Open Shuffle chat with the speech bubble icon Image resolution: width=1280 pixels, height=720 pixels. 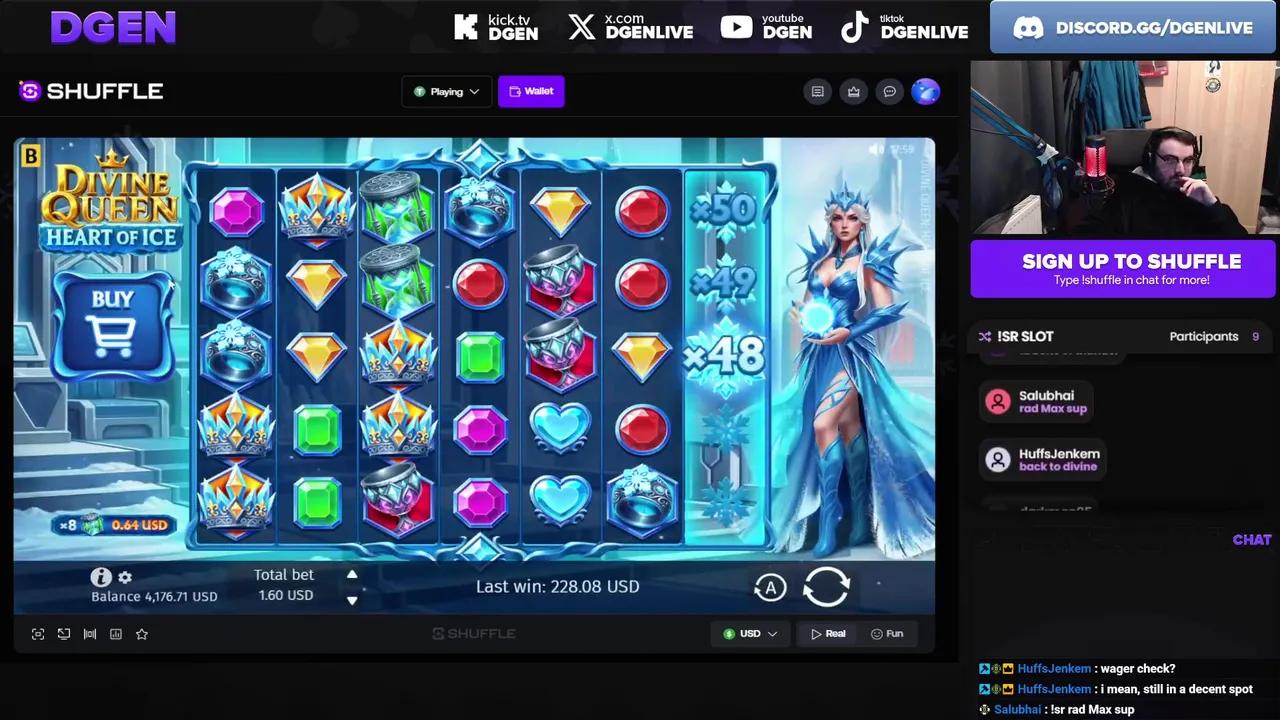(x=889, y=91)
